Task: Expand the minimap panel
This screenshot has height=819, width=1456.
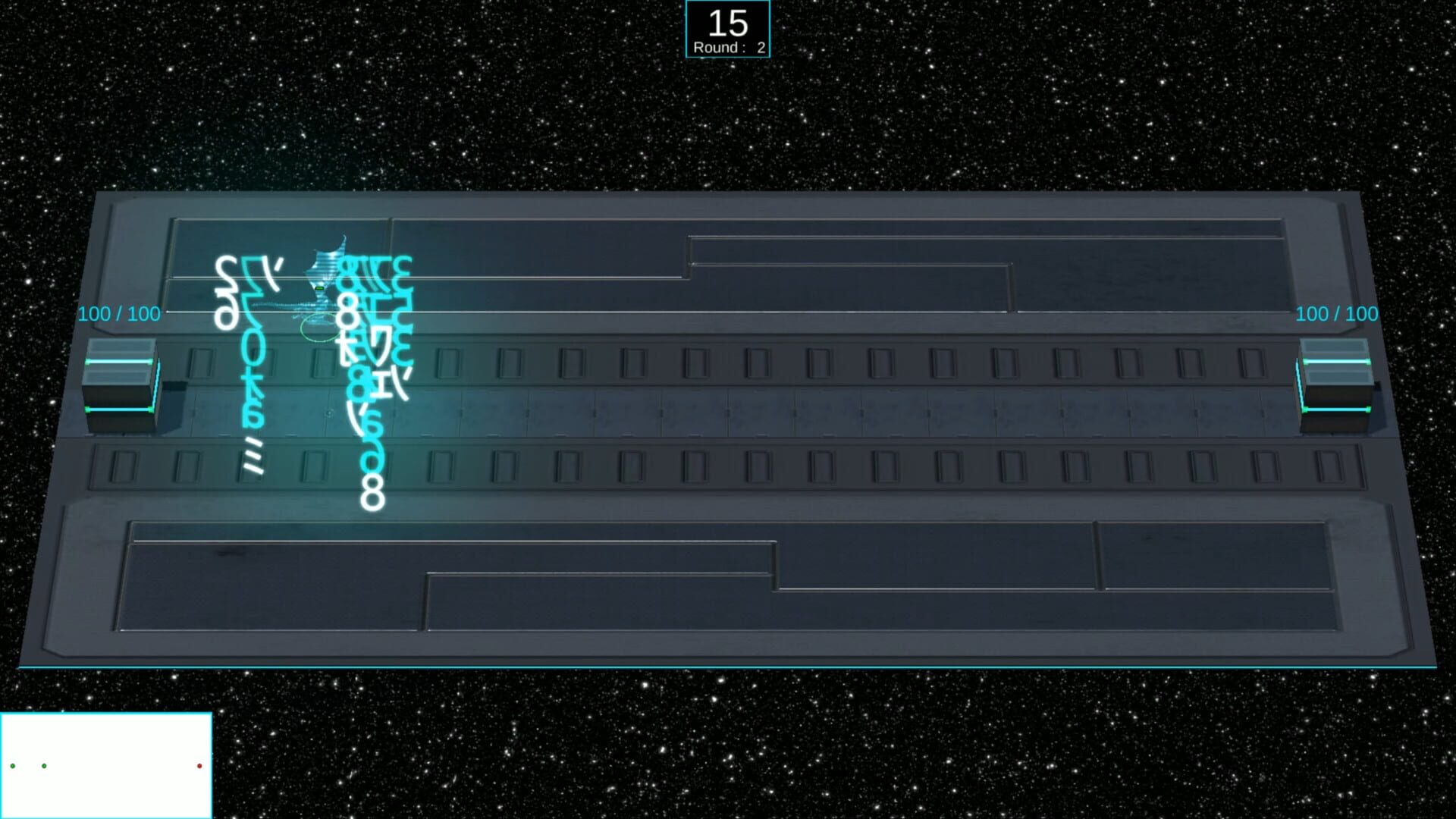Action: pos(106,766)
